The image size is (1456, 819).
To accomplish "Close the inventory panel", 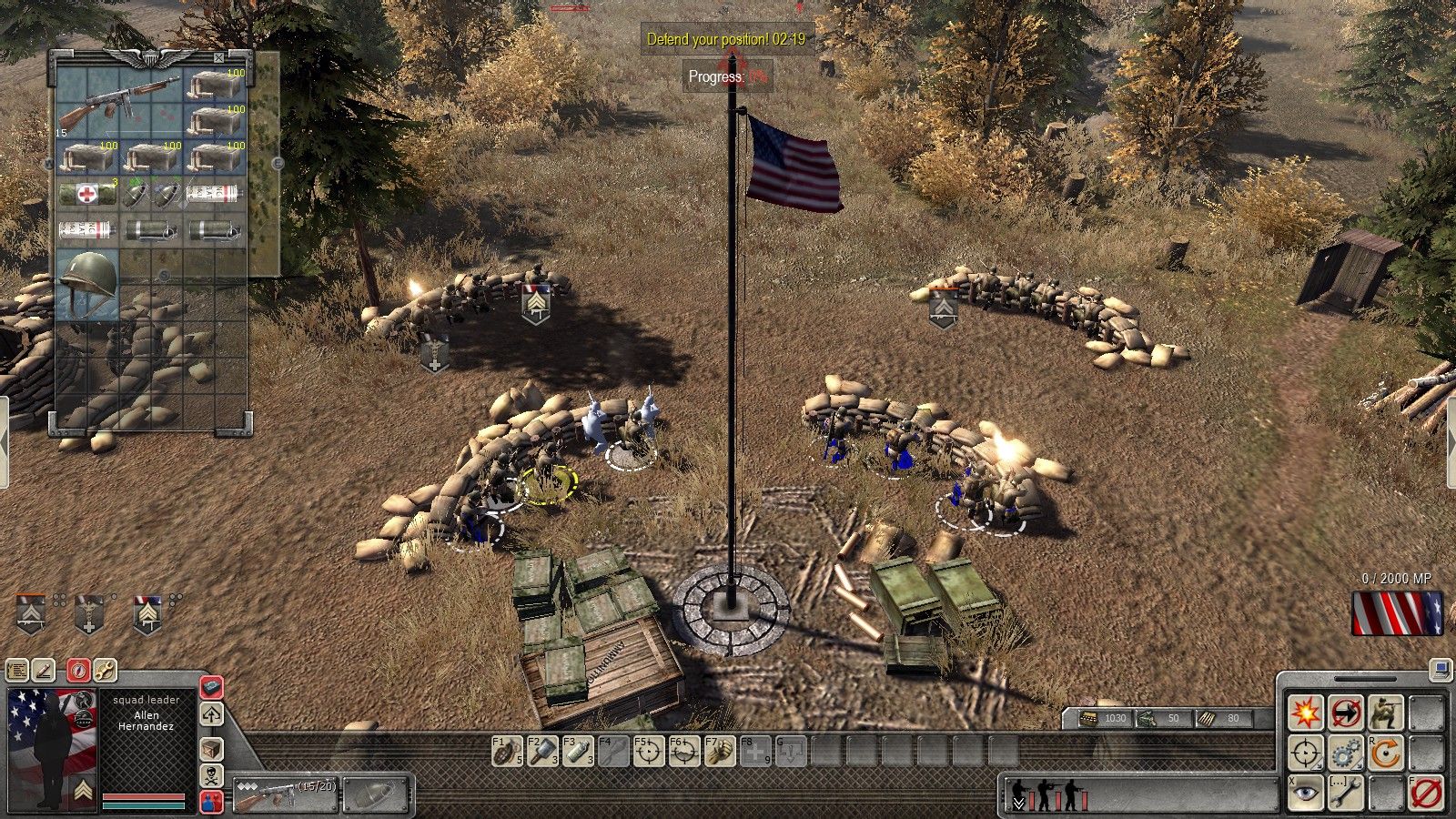I will point(218,57).
